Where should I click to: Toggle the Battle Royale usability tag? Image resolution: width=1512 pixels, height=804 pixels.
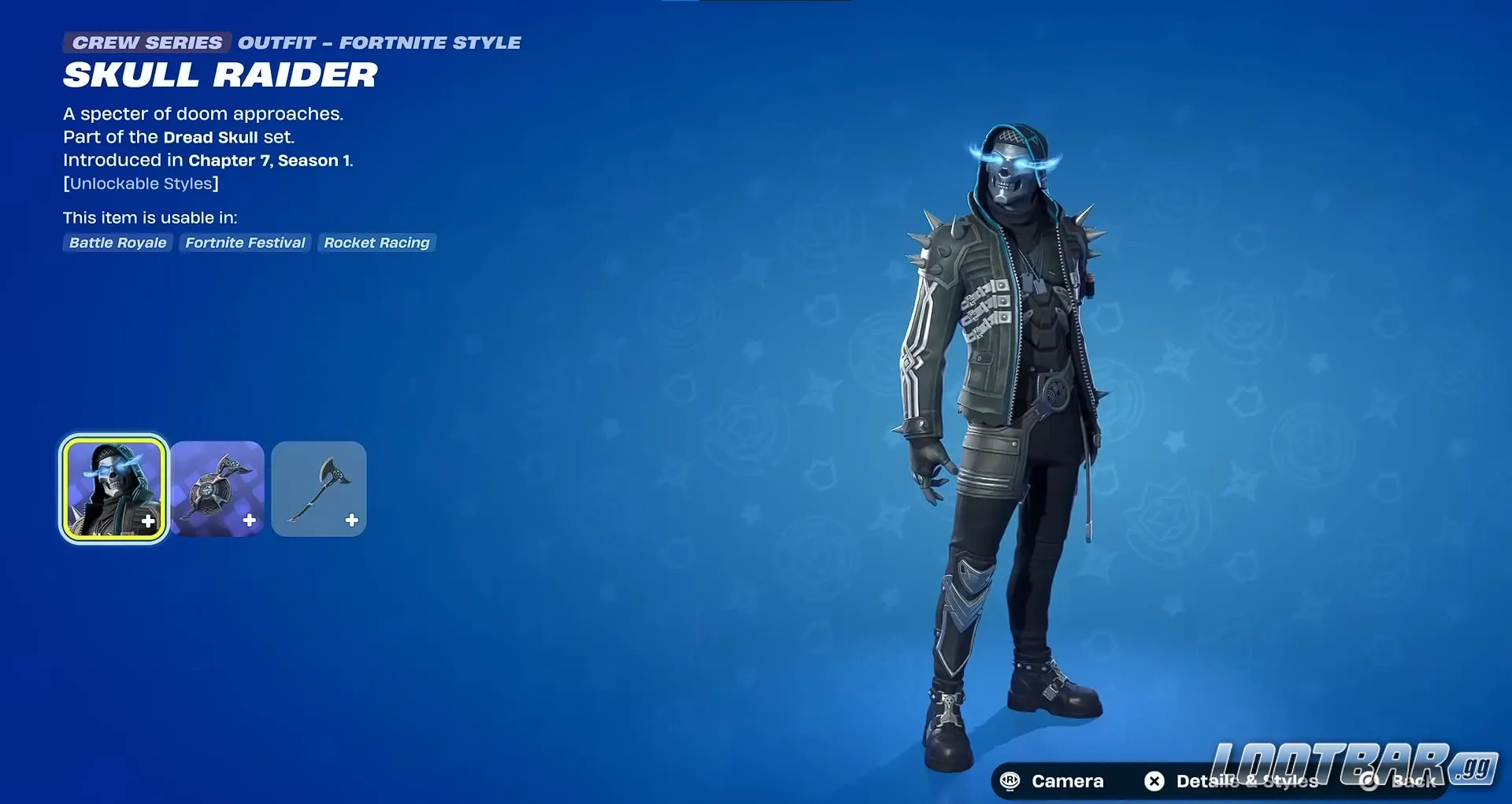[117, 243]
